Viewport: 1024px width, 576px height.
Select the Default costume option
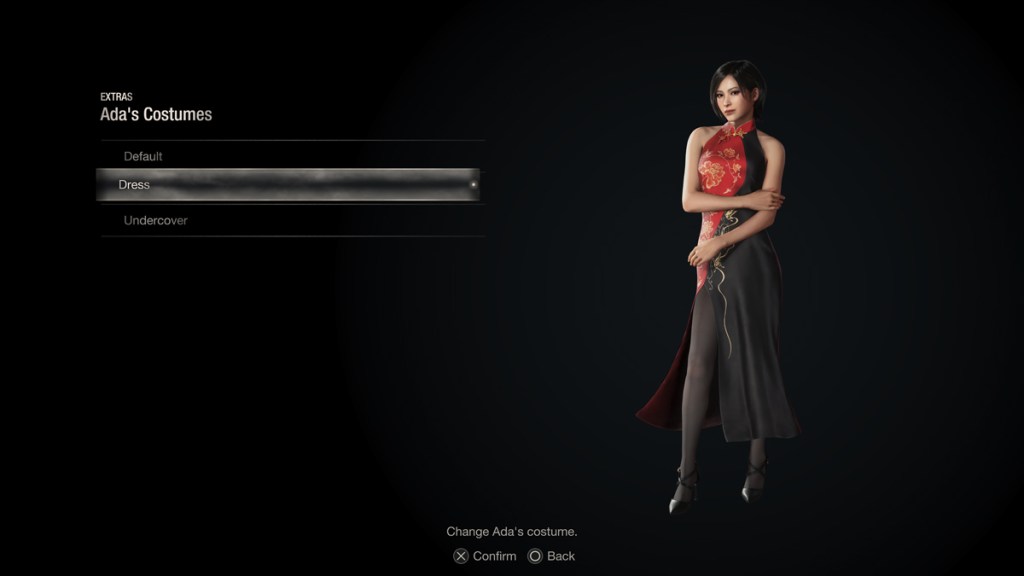143,156
